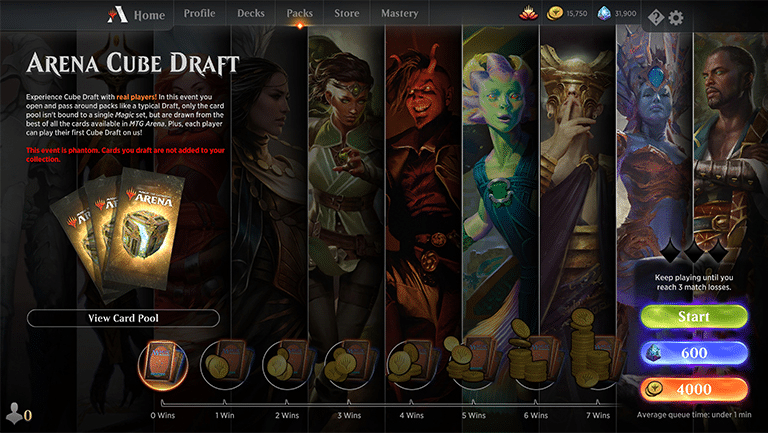Pay 600 gems entry fee
Image resolution: width=768 pixels, height=433 pixels.
pyautogui.click(x=694, y=353)
